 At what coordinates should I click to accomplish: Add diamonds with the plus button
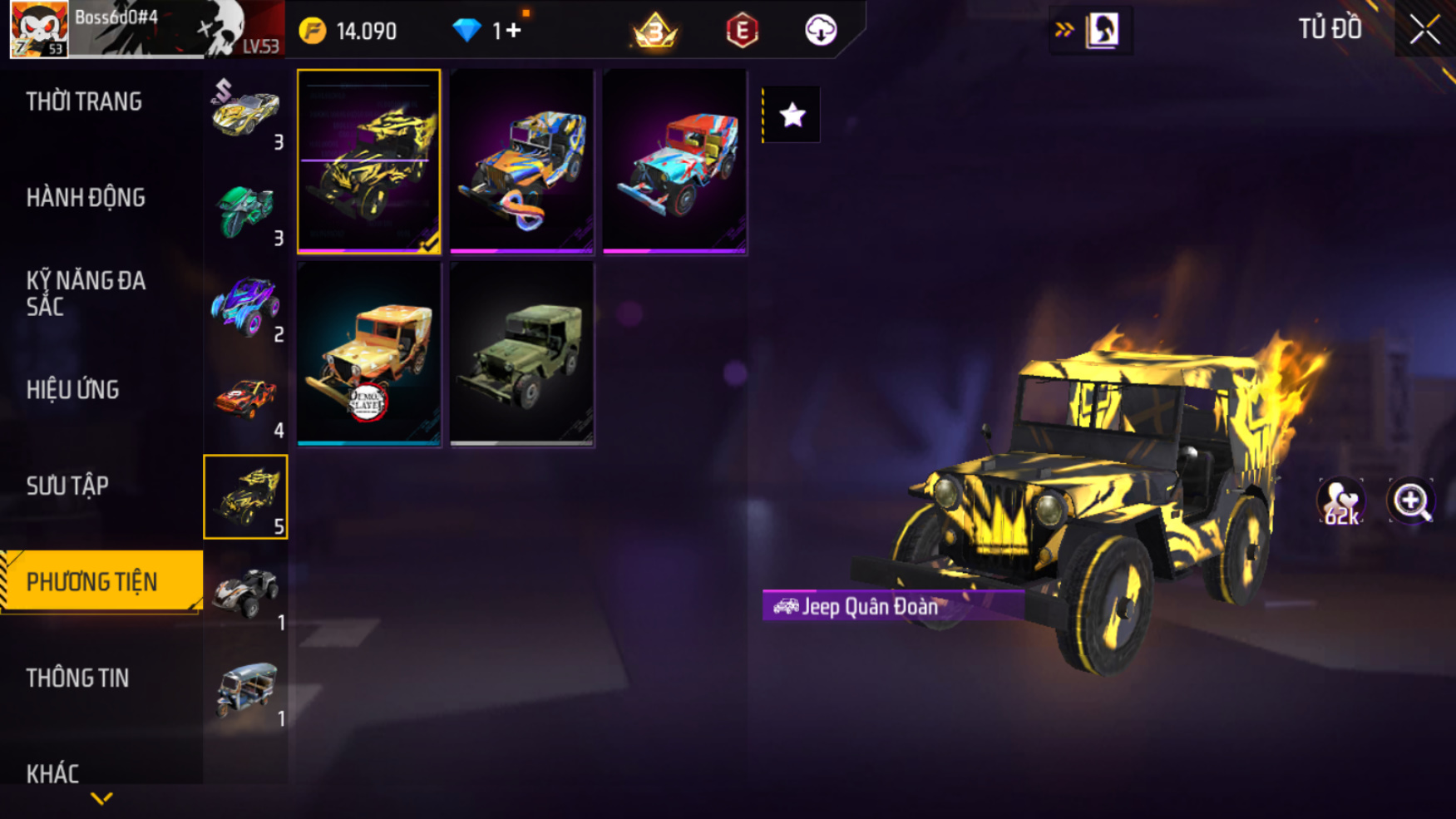513,31
